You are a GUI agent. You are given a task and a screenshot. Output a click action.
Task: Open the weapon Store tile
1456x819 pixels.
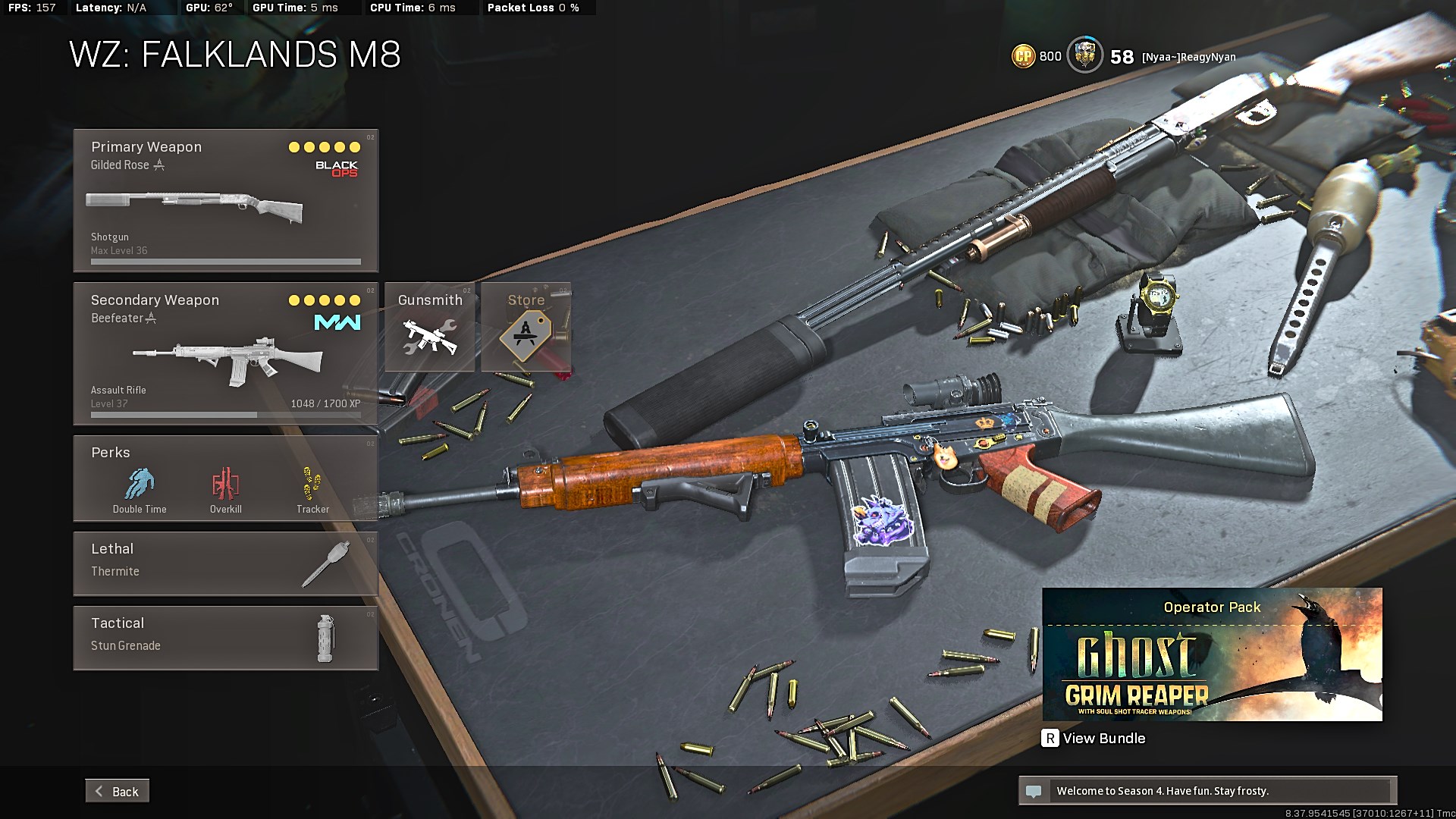point(526,327)
